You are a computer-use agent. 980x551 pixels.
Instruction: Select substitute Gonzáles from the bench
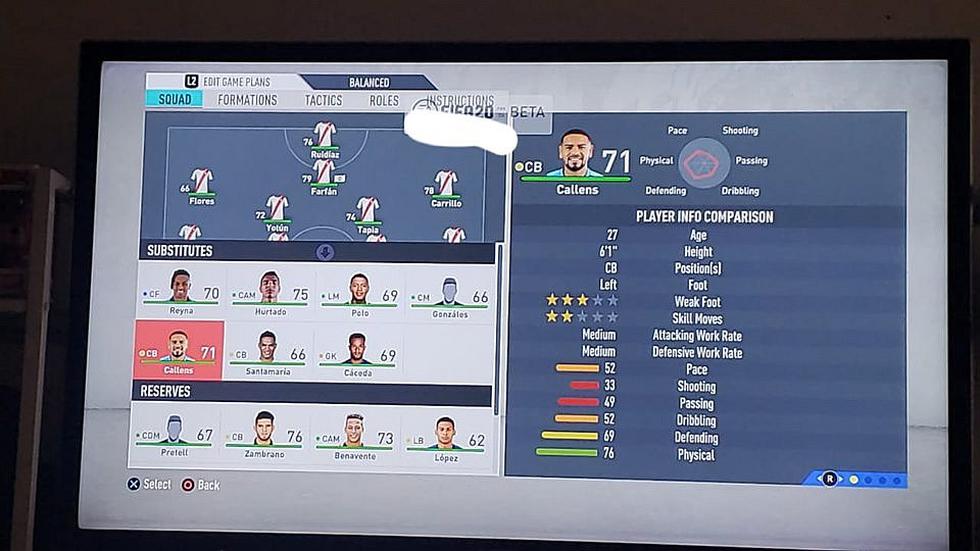pos(450,294)
